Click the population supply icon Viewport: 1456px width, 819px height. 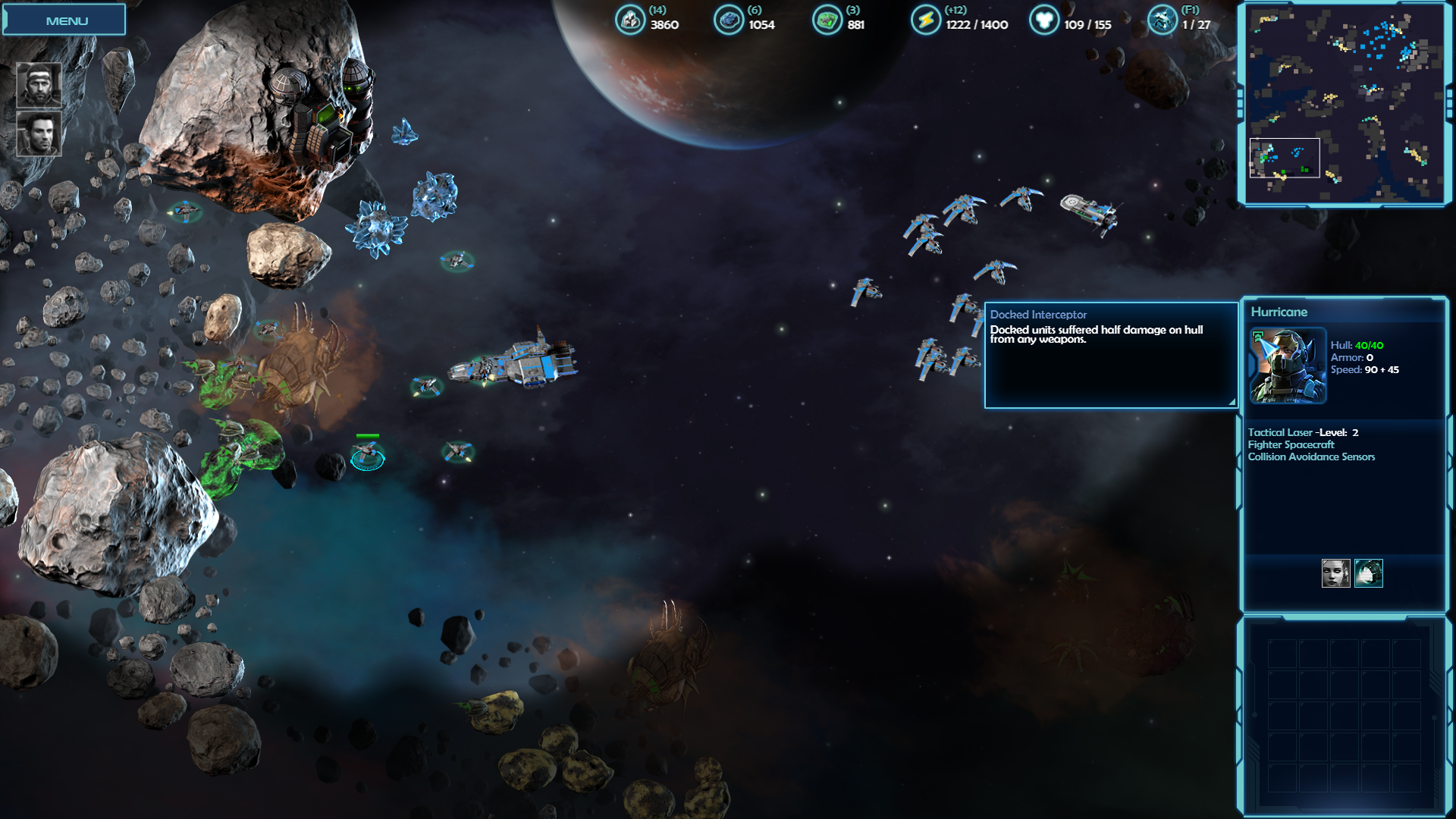[1043, 20]
